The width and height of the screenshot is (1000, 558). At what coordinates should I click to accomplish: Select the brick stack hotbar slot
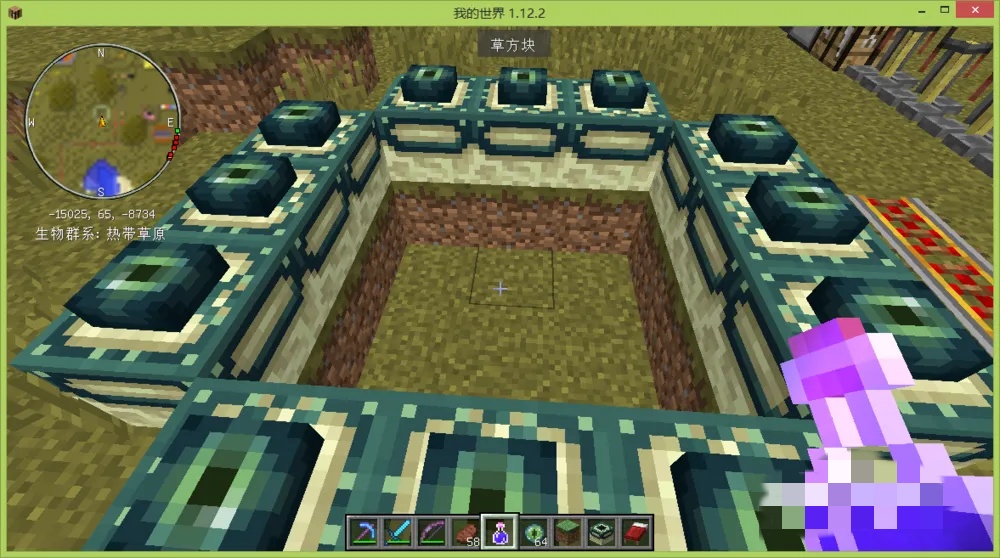point(464,532)
